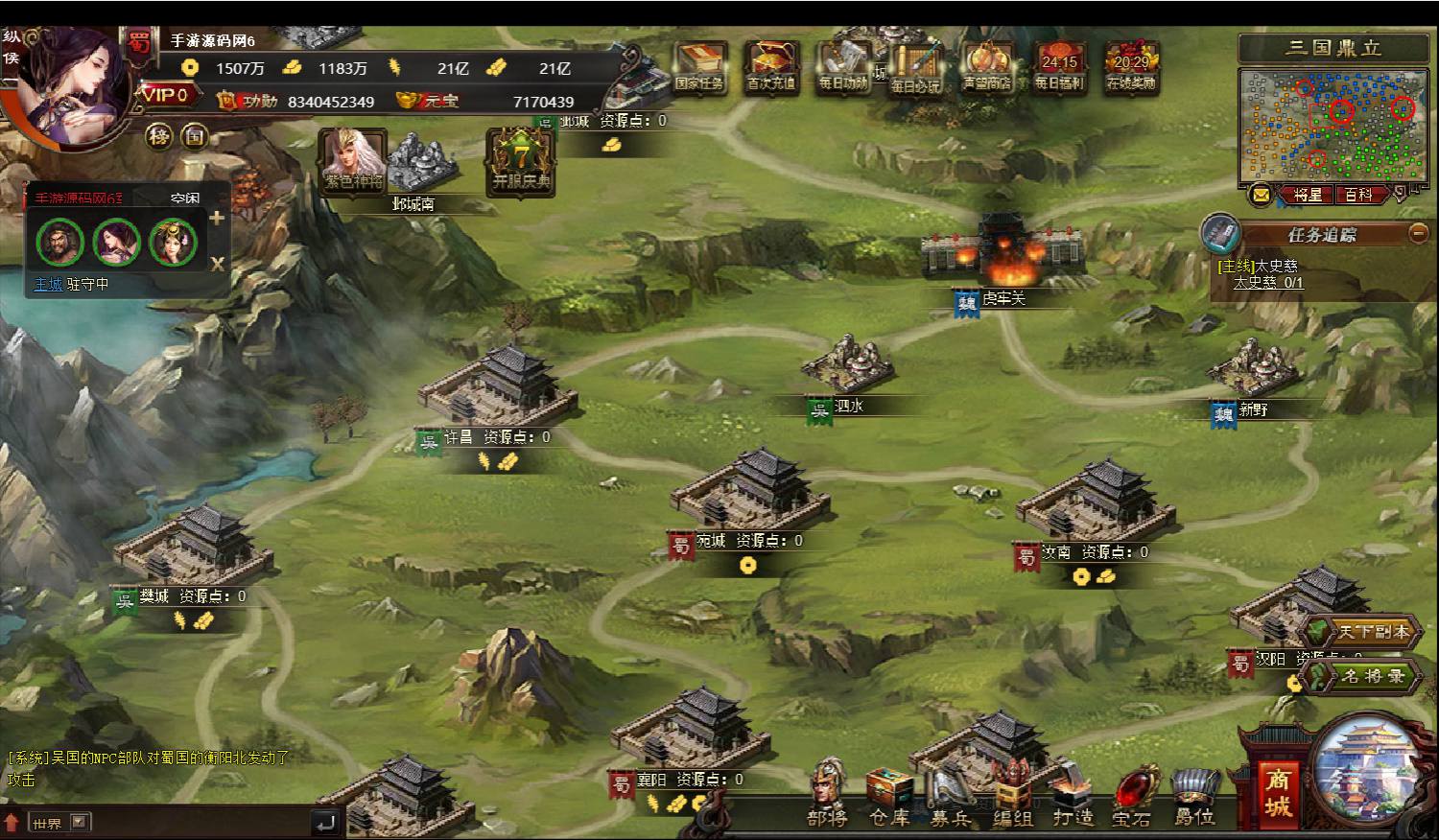Open the 部将 generals menu
Viewport: 1439px width, 840px height.
[x=827, y=794]
